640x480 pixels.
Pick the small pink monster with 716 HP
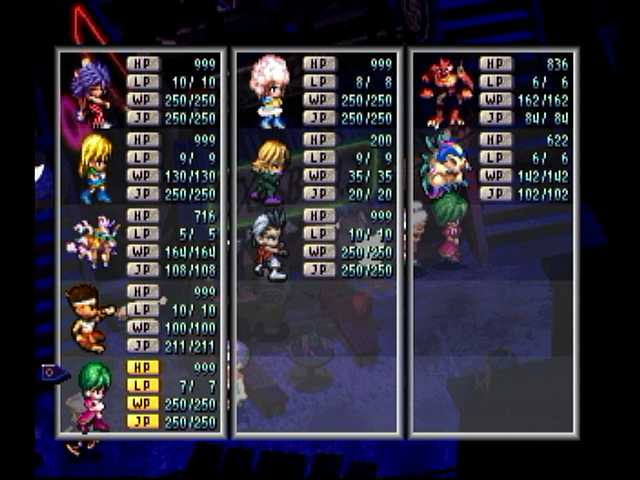pyautogui.click(x=95, y=243)
